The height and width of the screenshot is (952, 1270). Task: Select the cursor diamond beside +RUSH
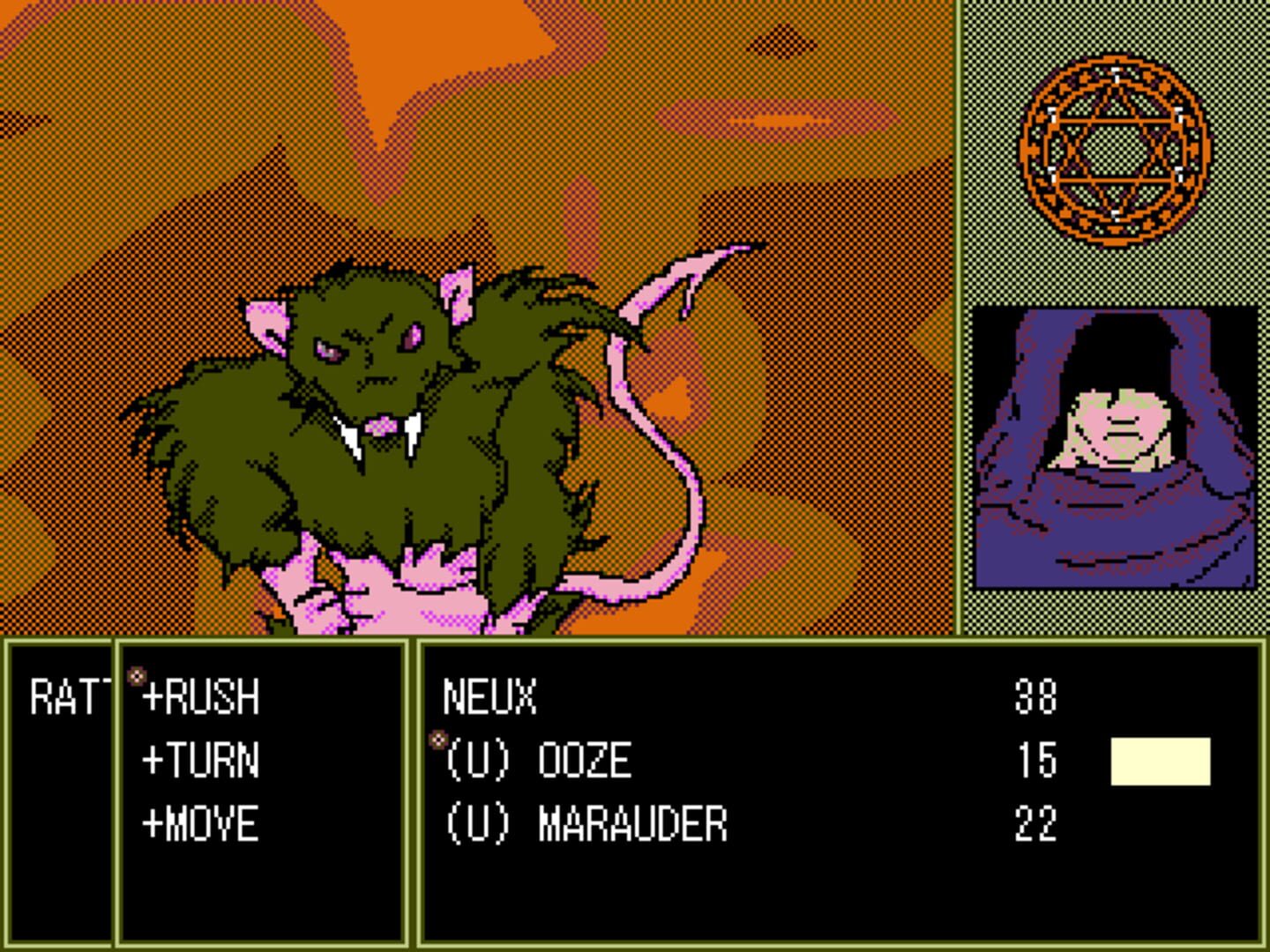(135, 674)
